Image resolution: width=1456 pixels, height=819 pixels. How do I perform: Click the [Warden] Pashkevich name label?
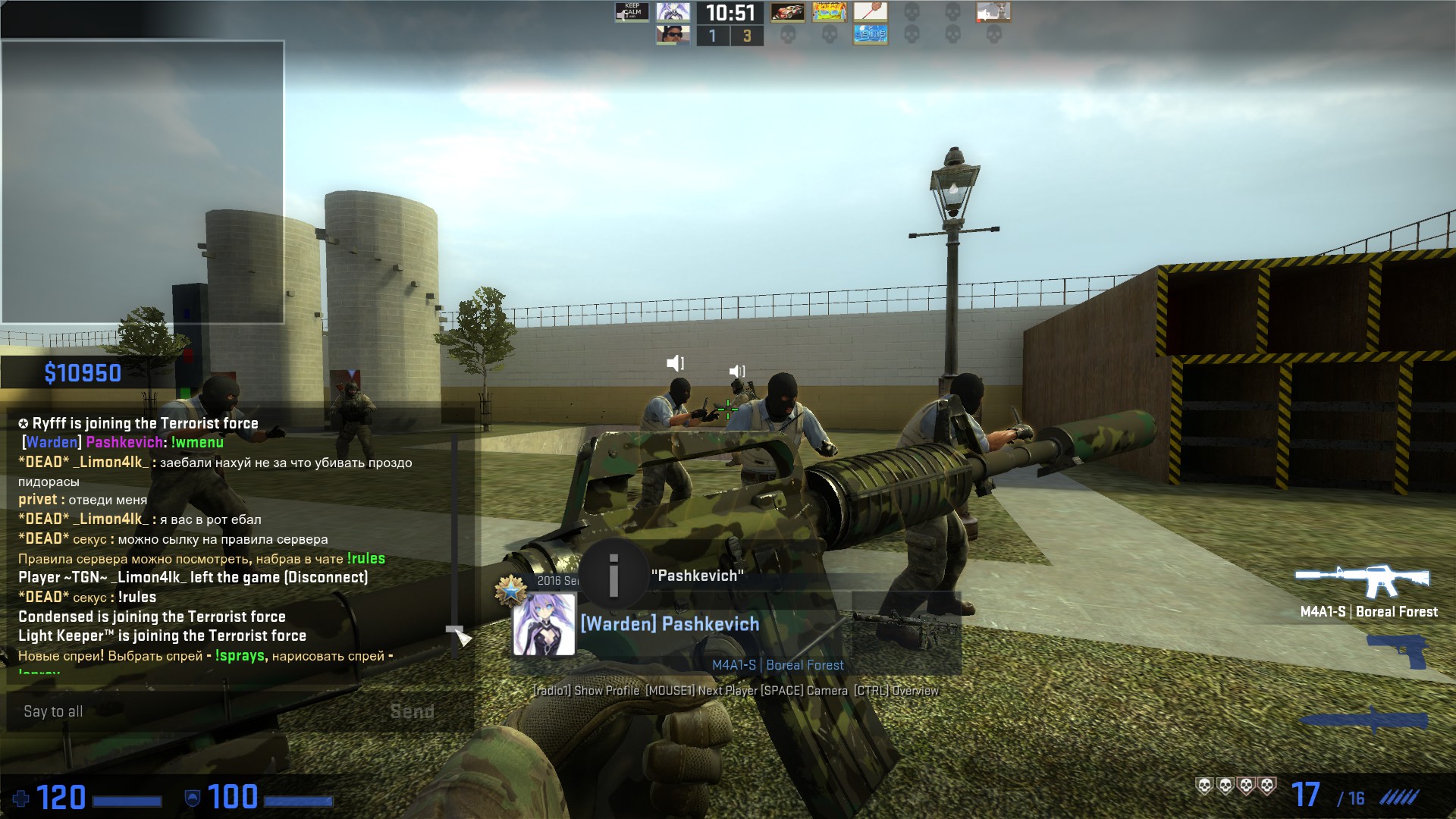(x=670, y=624)
